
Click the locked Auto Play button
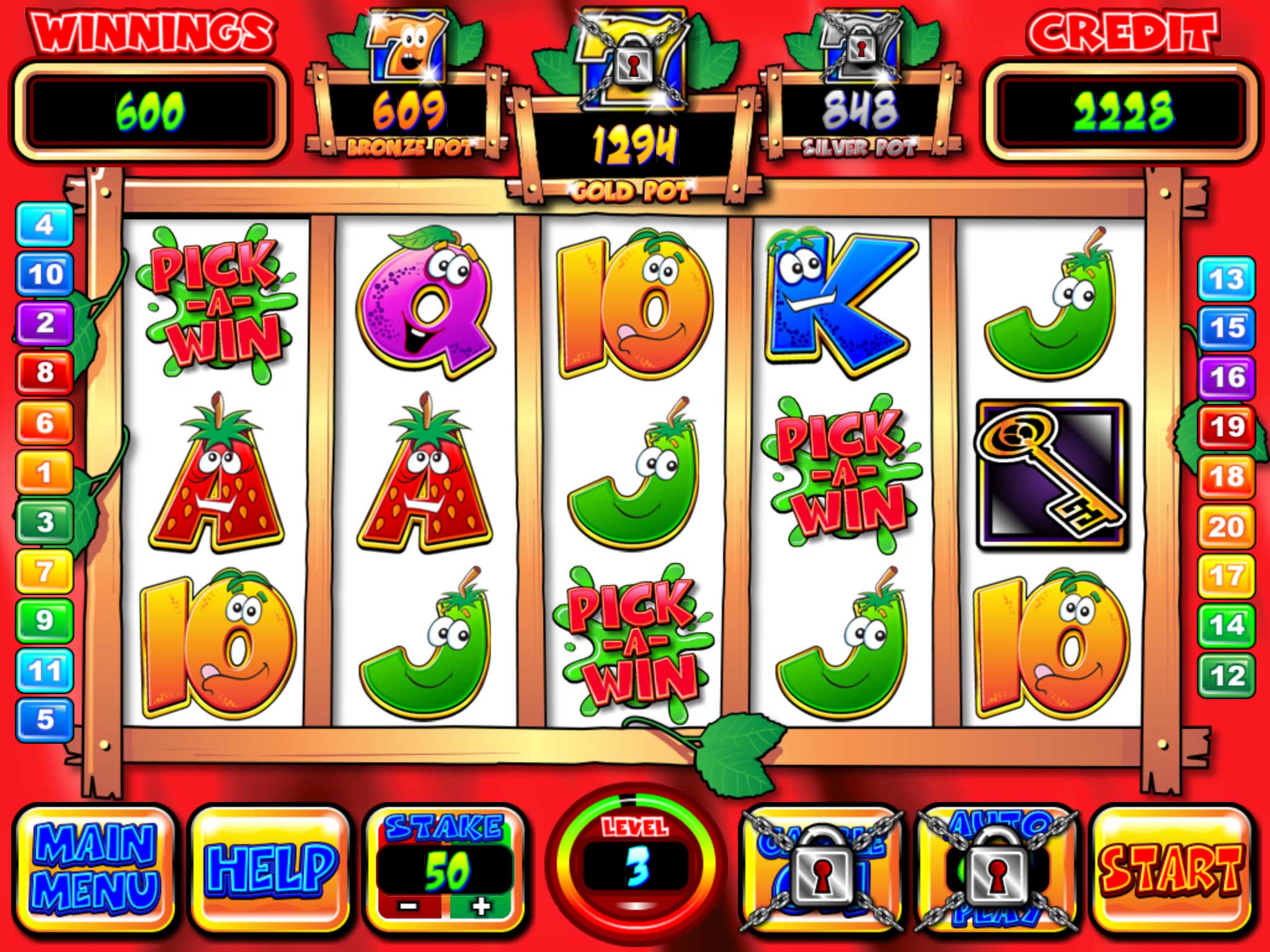996,869
